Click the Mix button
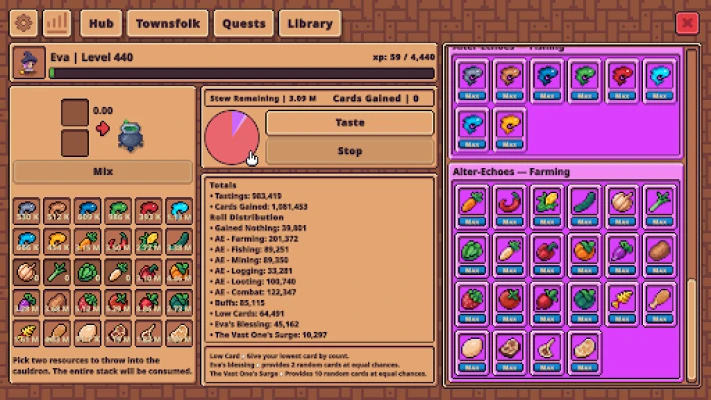This screenshot has height=400, width=711. point(102,171)
